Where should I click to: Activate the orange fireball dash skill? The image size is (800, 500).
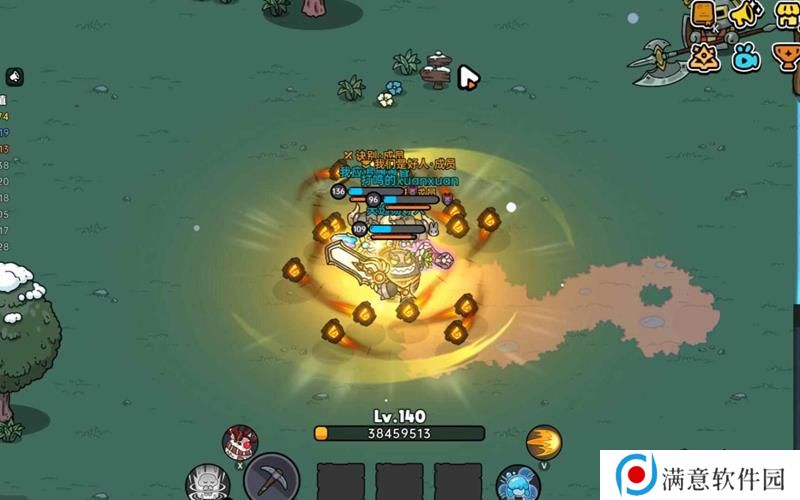[x=544, y=440]
